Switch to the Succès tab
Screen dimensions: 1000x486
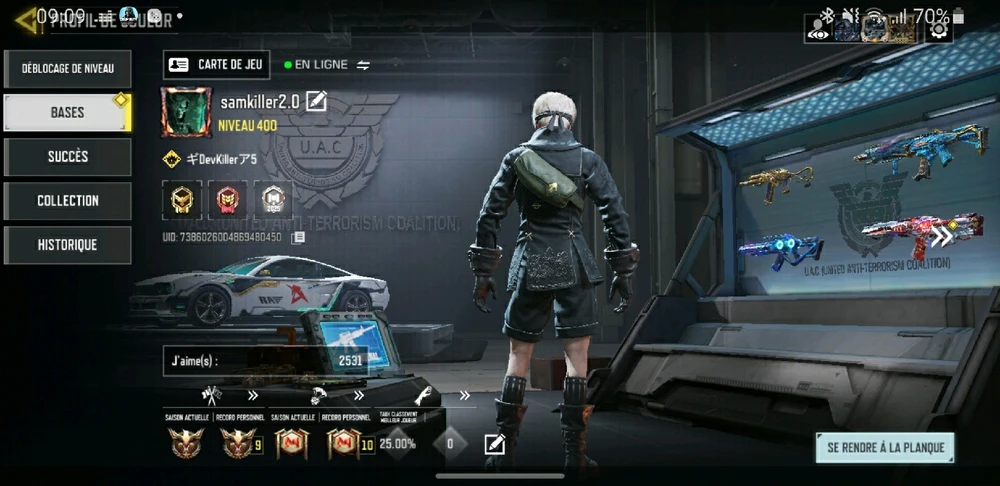tap(67, 157)
